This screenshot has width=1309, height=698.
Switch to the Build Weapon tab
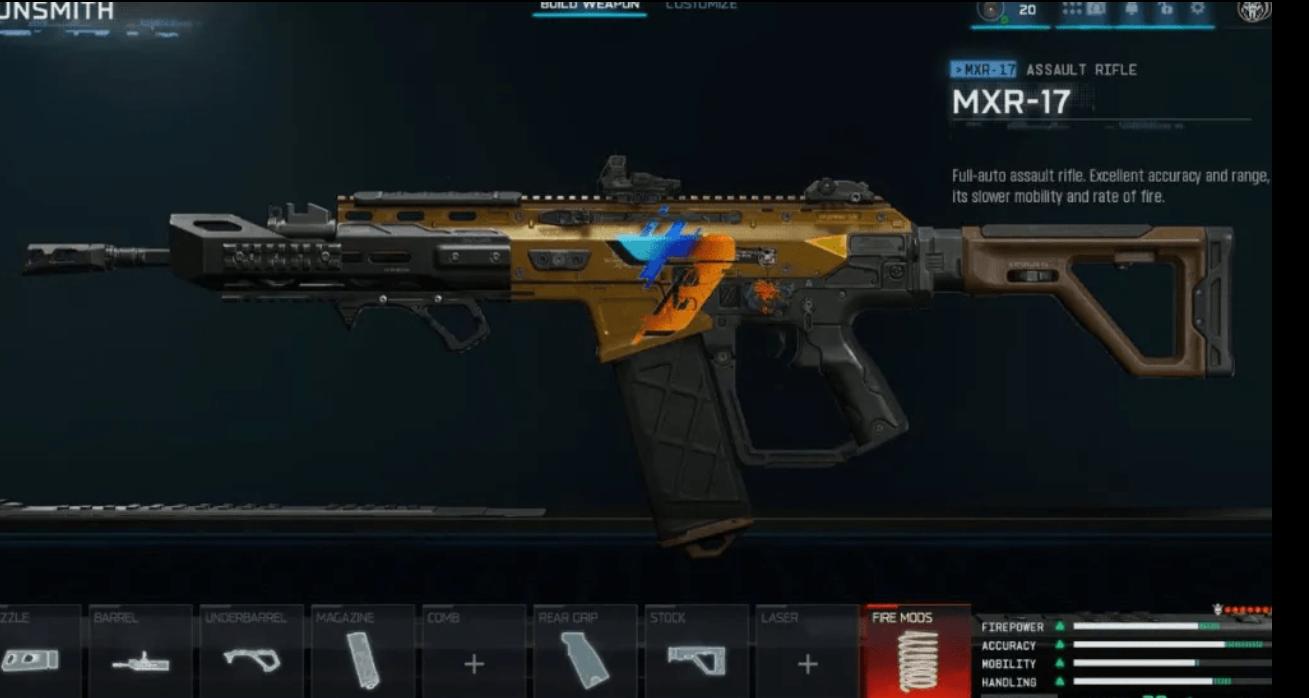tap(589, 6)
